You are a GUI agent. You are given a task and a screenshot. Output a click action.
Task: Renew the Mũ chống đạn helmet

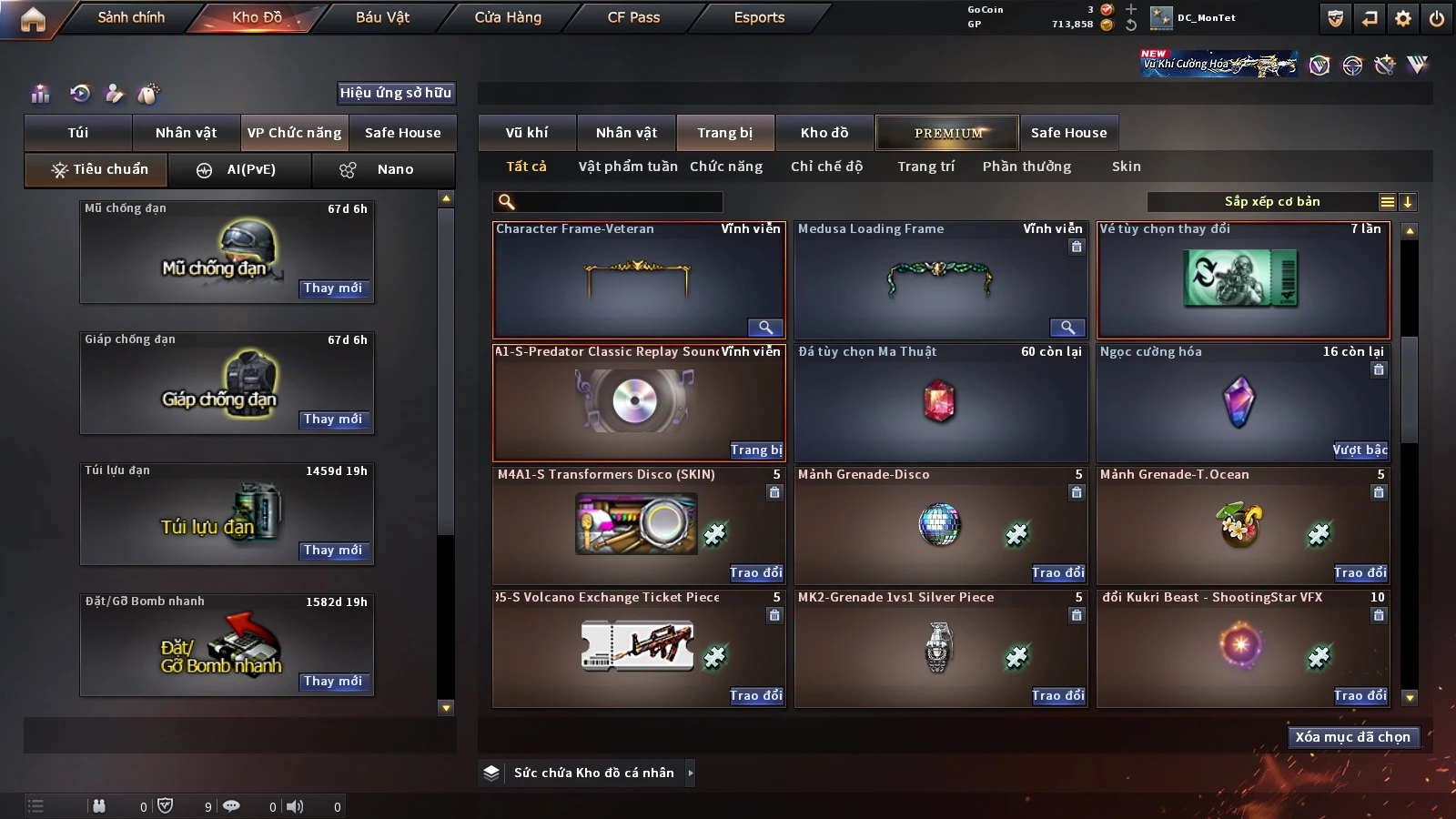tap(333, 288)
